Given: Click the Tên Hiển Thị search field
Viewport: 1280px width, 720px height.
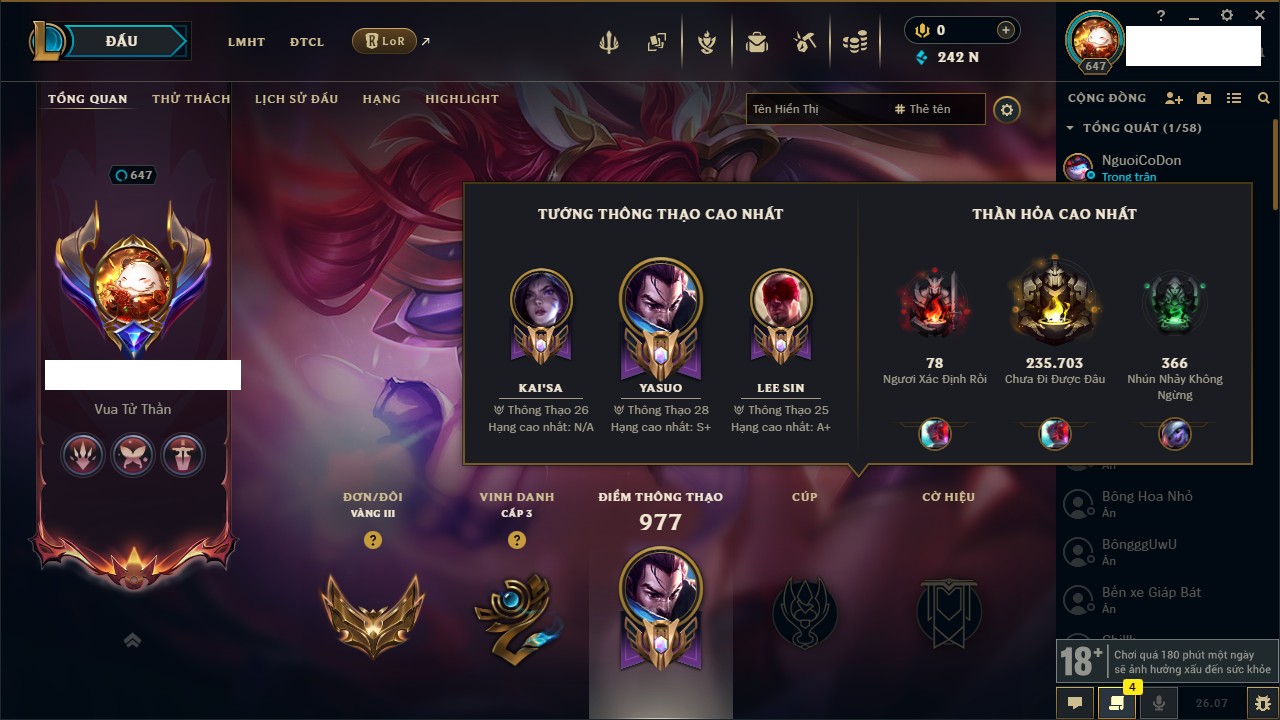Looking at the screenshot, I should [x=815, y=109].
